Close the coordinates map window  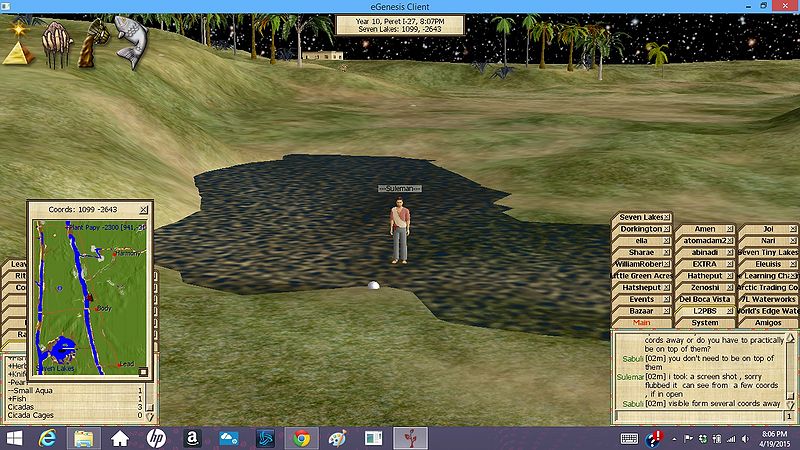pyautogui.click(x=144, y=209)
